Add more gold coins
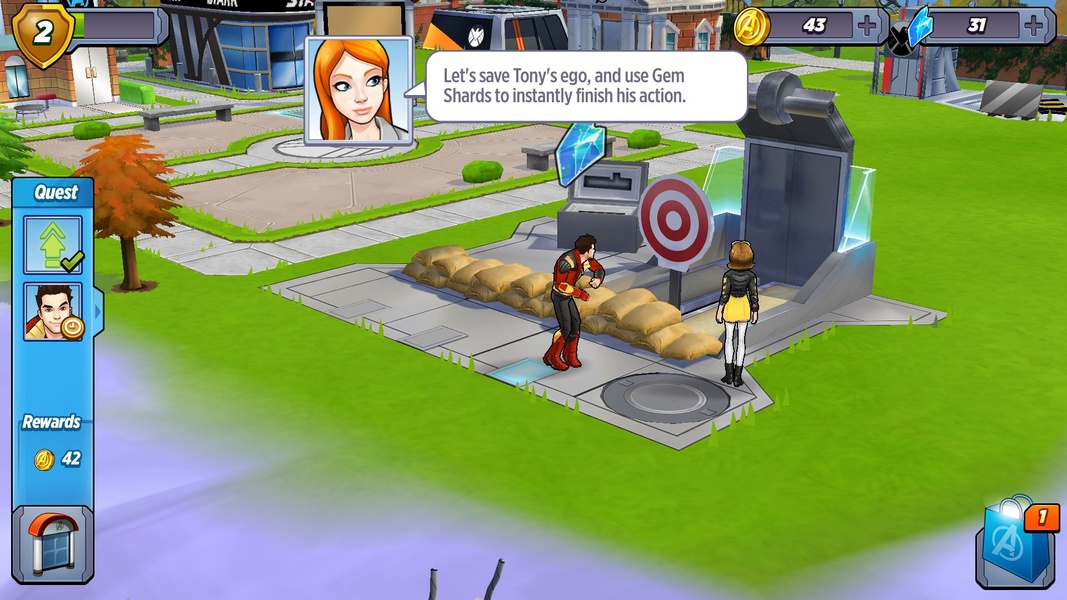The width and height of the screenshot is (1067, 600). [x=866, y=25]
